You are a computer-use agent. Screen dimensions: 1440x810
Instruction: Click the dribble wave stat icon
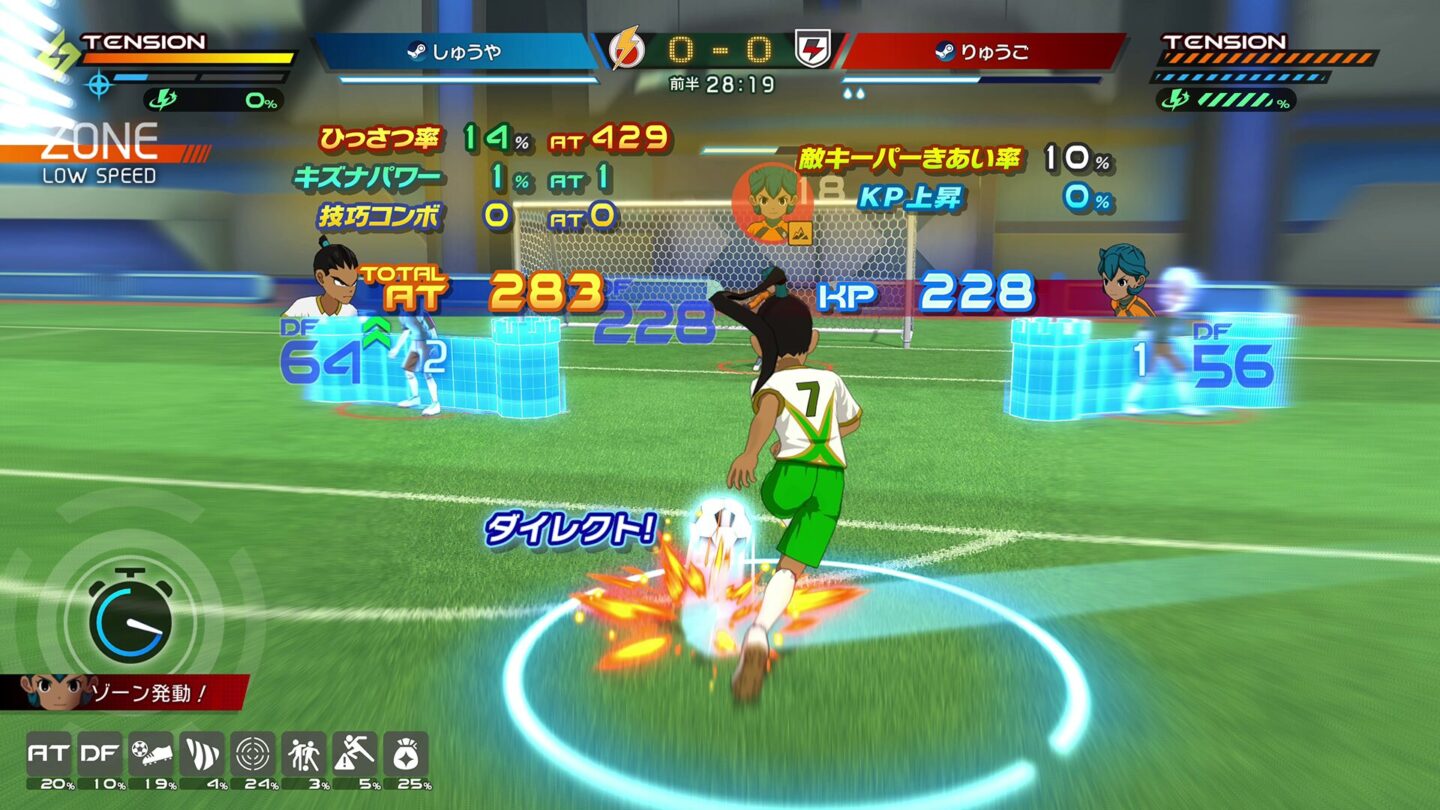click(x=200, y=752)
